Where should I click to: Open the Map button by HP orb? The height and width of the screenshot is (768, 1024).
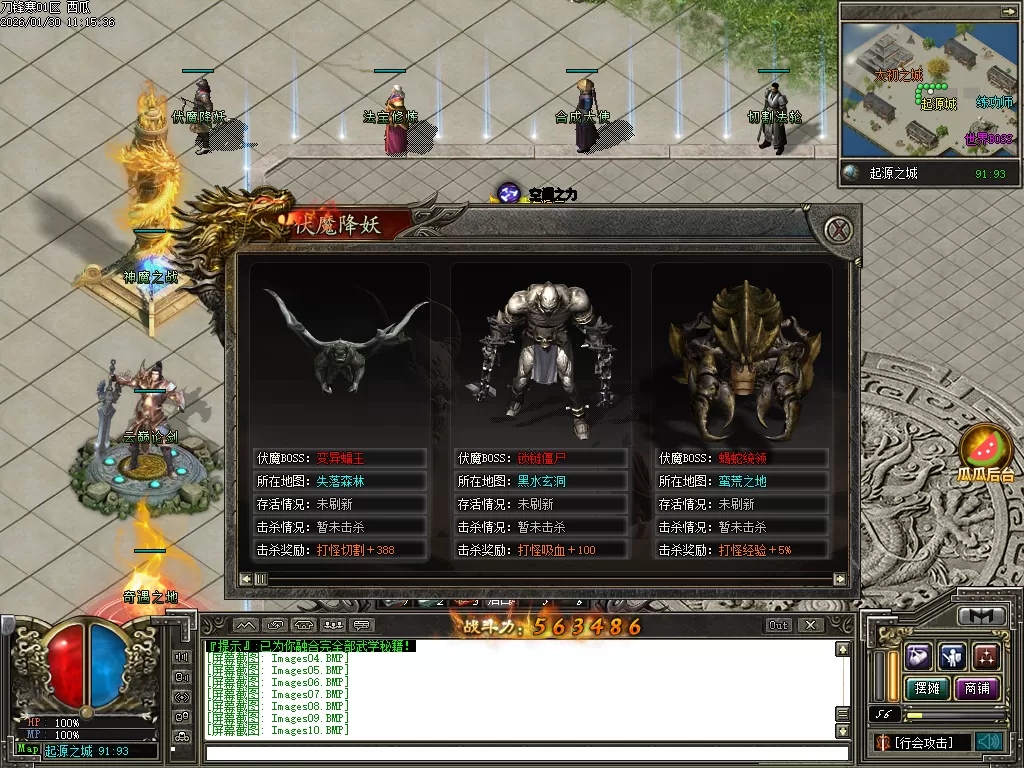(x=28, y=749)
